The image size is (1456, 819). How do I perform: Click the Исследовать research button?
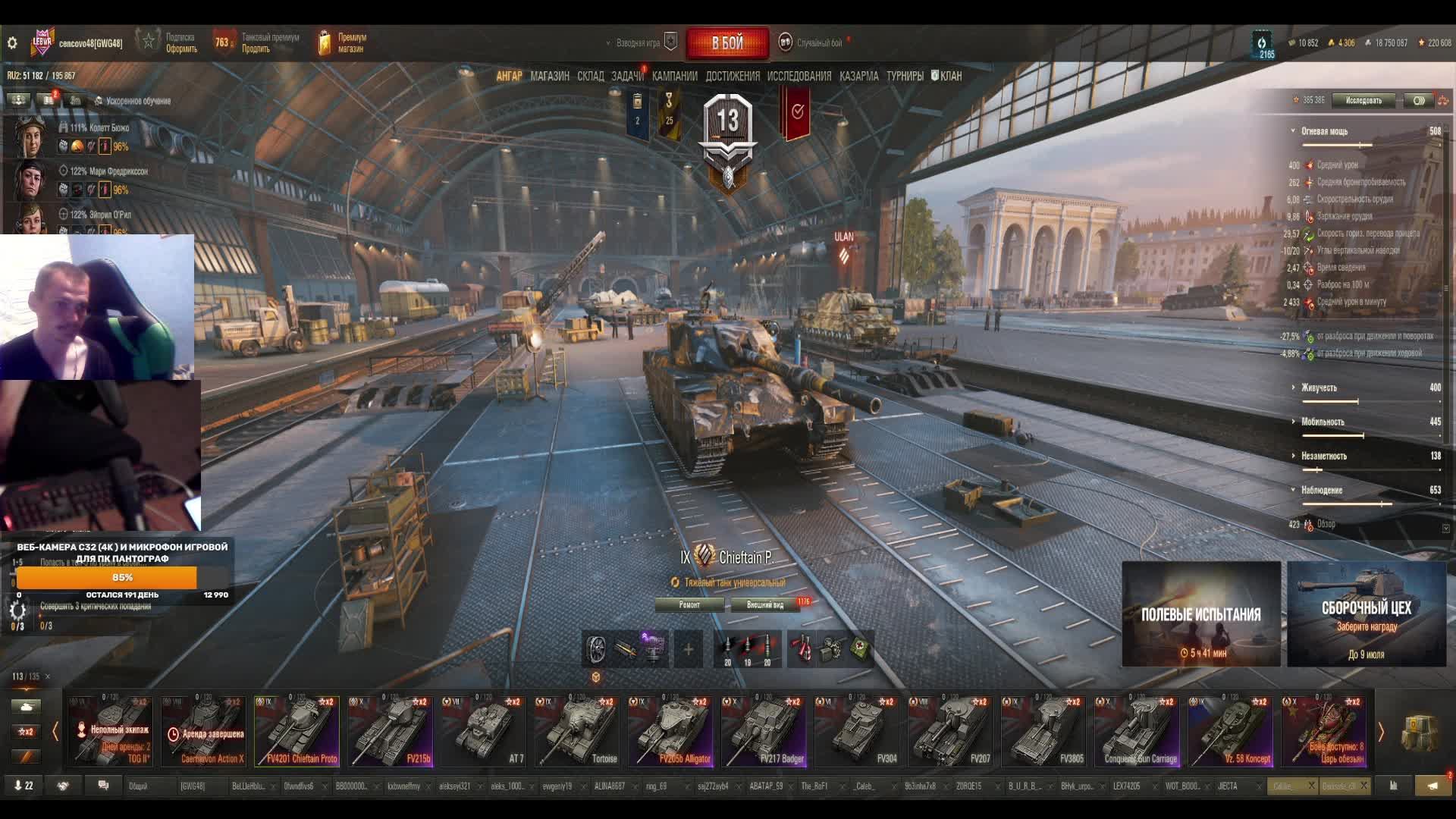pyautogui.click(x=1363, y=100)
